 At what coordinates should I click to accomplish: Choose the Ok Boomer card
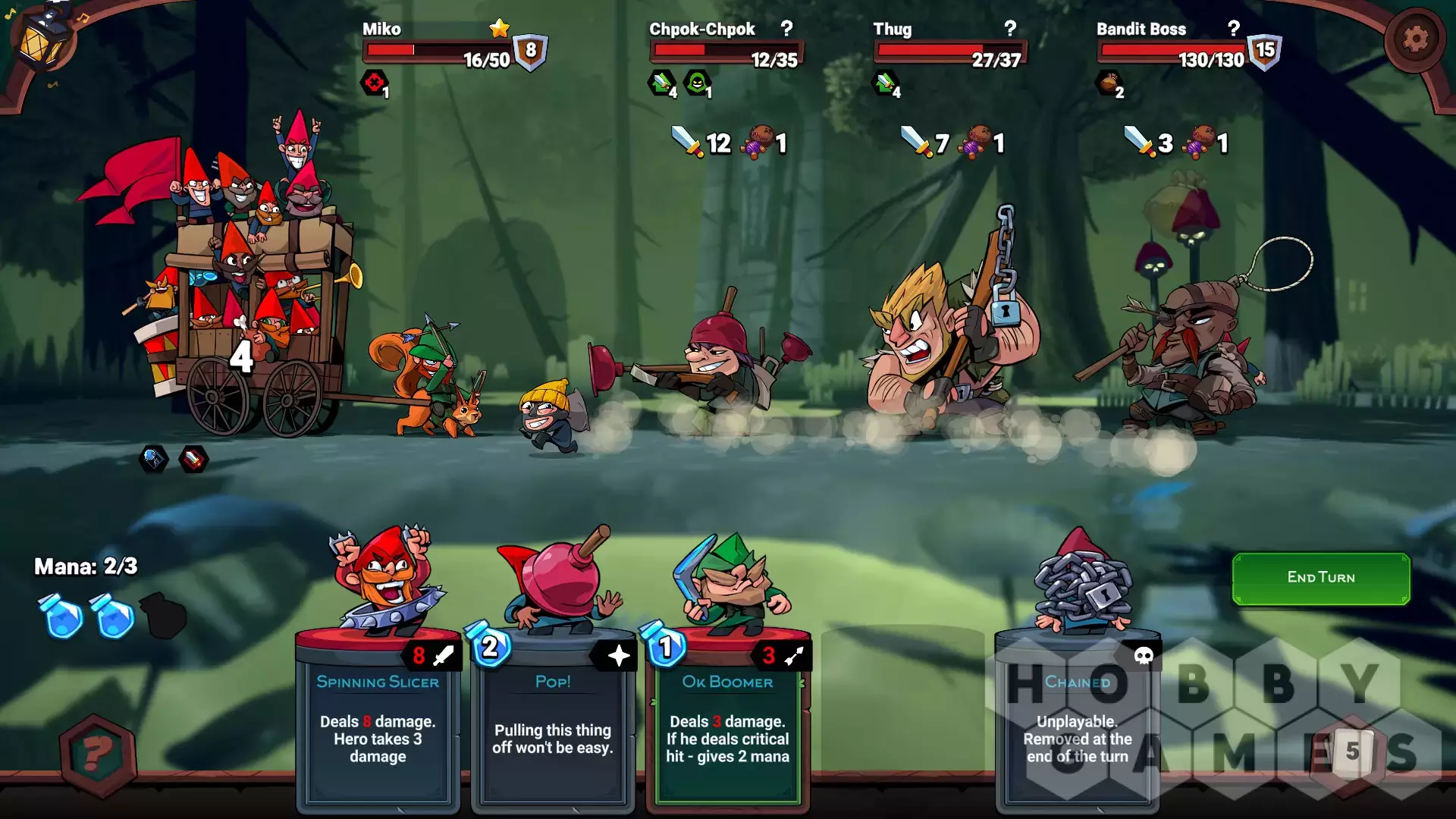point(727,720)
